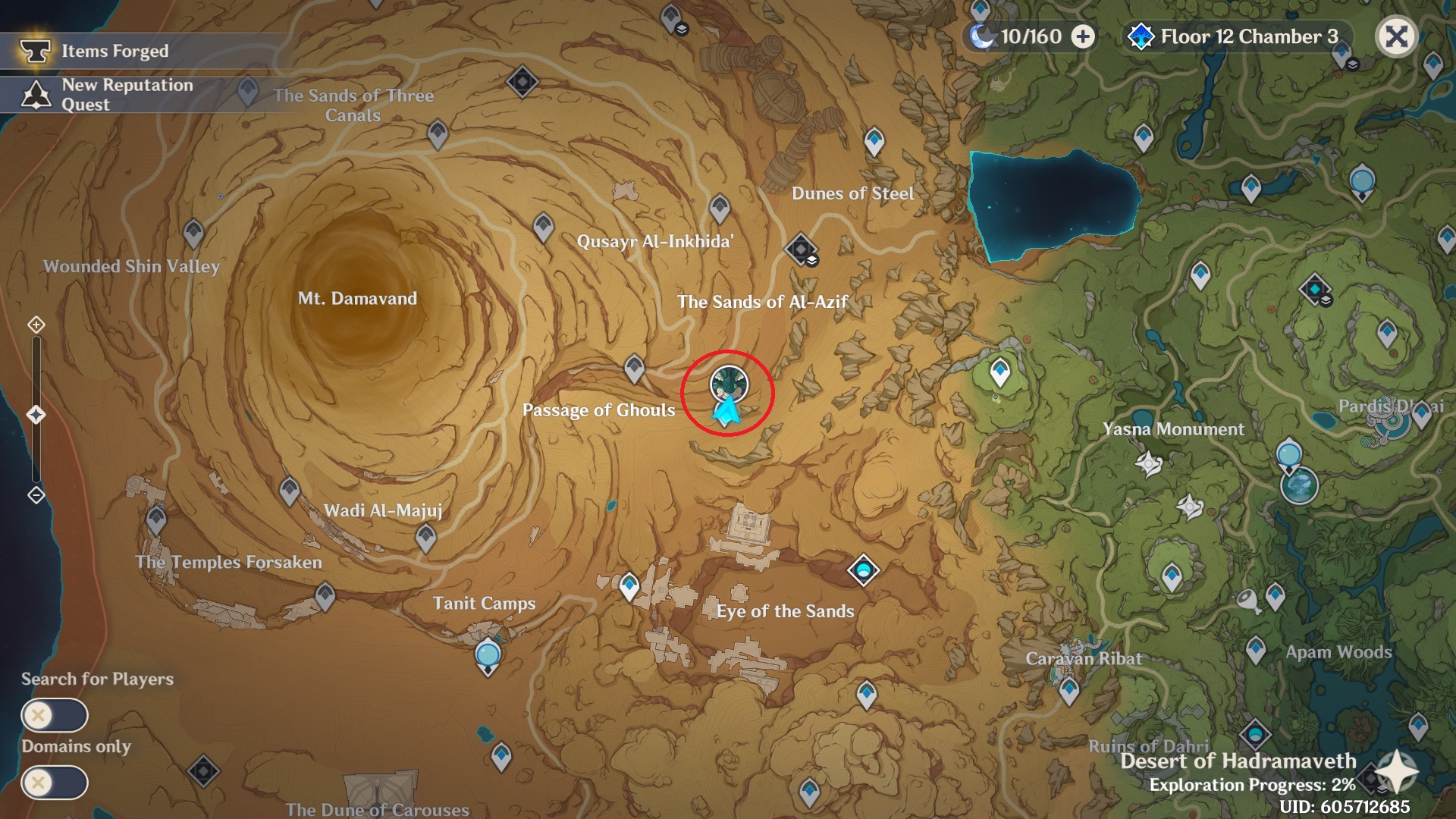Select the teleport waypoint at Dunes of Steel
Image resolution: width=1456 pixels, height=819 pixels.
click(x=874, y=141)
